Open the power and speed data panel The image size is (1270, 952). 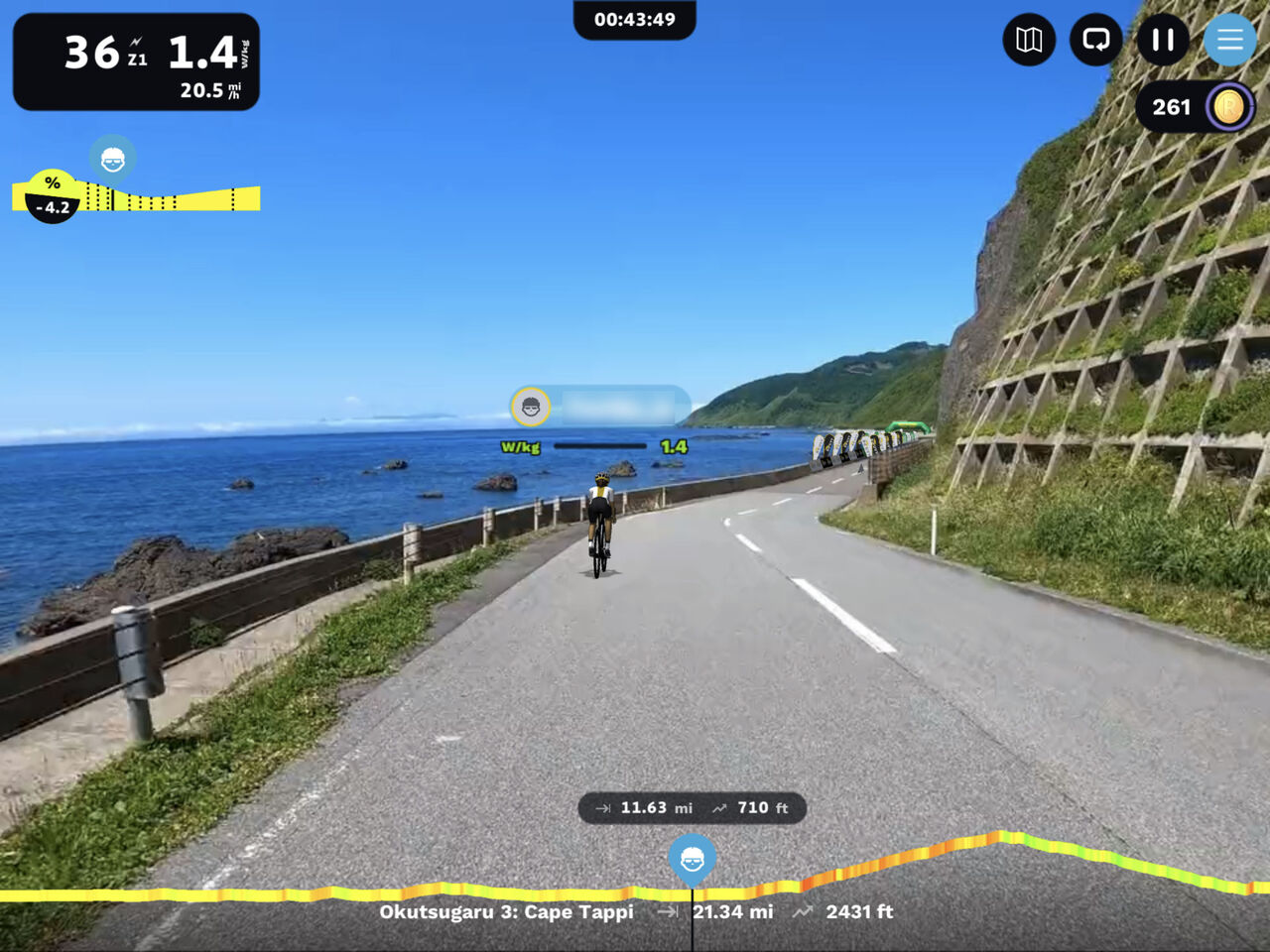pyautogui.click(x=136, y=61)
